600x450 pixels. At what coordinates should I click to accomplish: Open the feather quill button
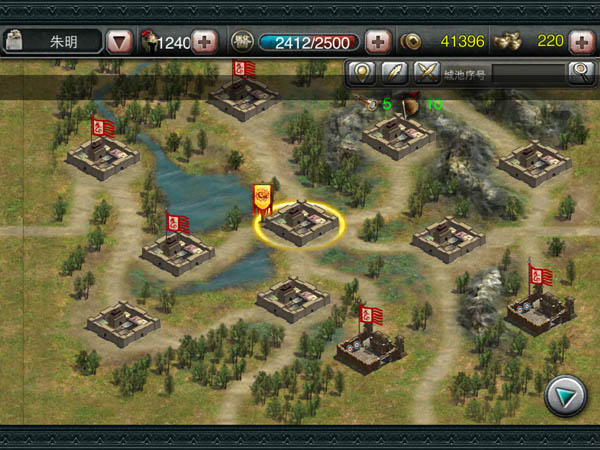point(394,72)
